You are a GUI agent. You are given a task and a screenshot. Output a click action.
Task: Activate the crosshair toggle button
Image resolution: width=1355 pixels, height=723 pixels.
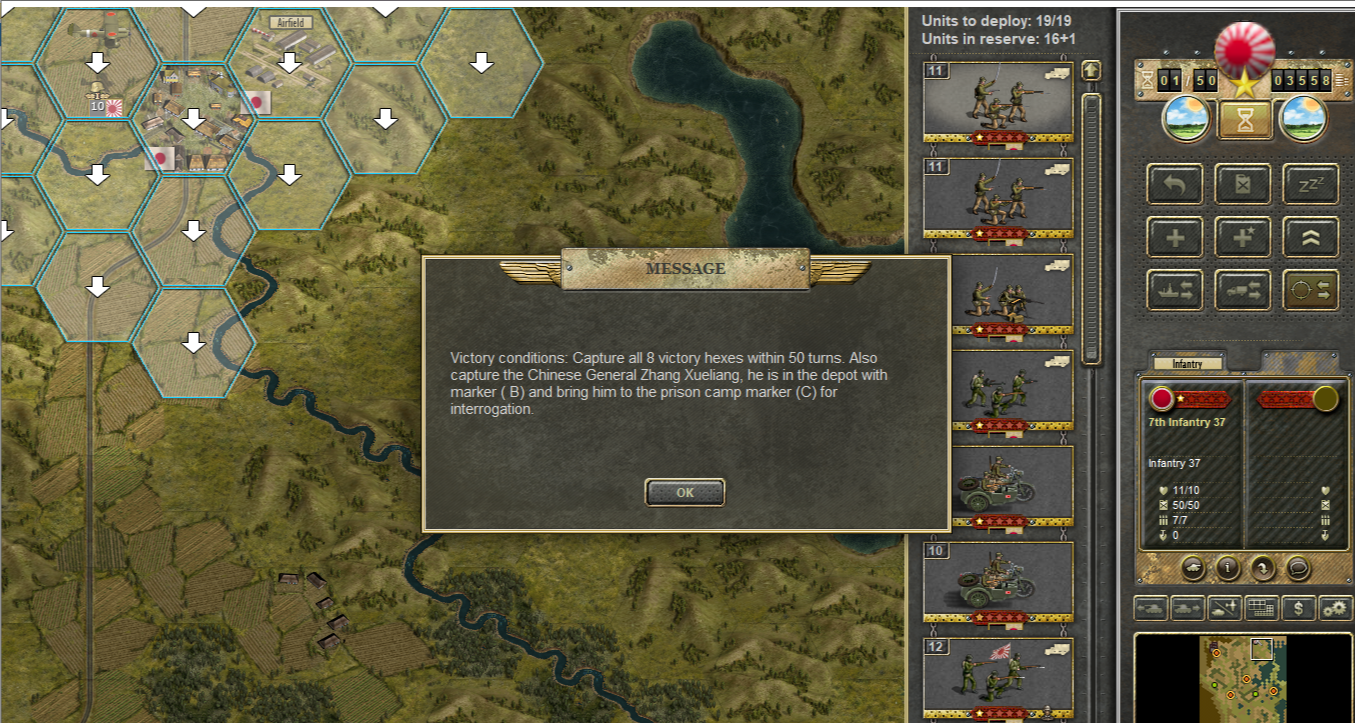click(x=1311, y=290)
